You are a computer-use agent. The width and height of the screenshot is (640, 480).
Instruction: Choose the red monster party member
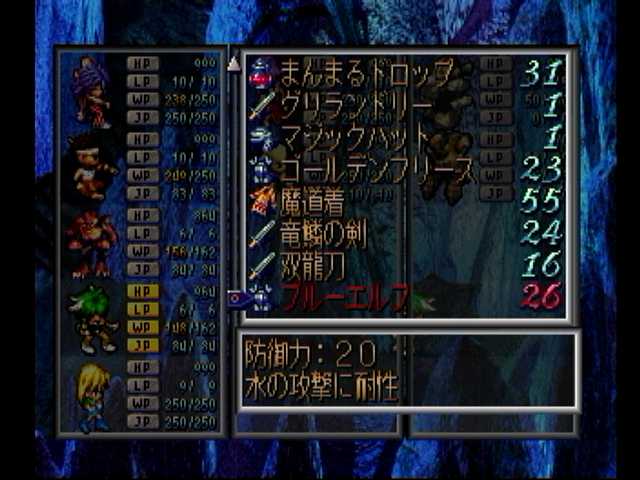click(x=92, y=243)
